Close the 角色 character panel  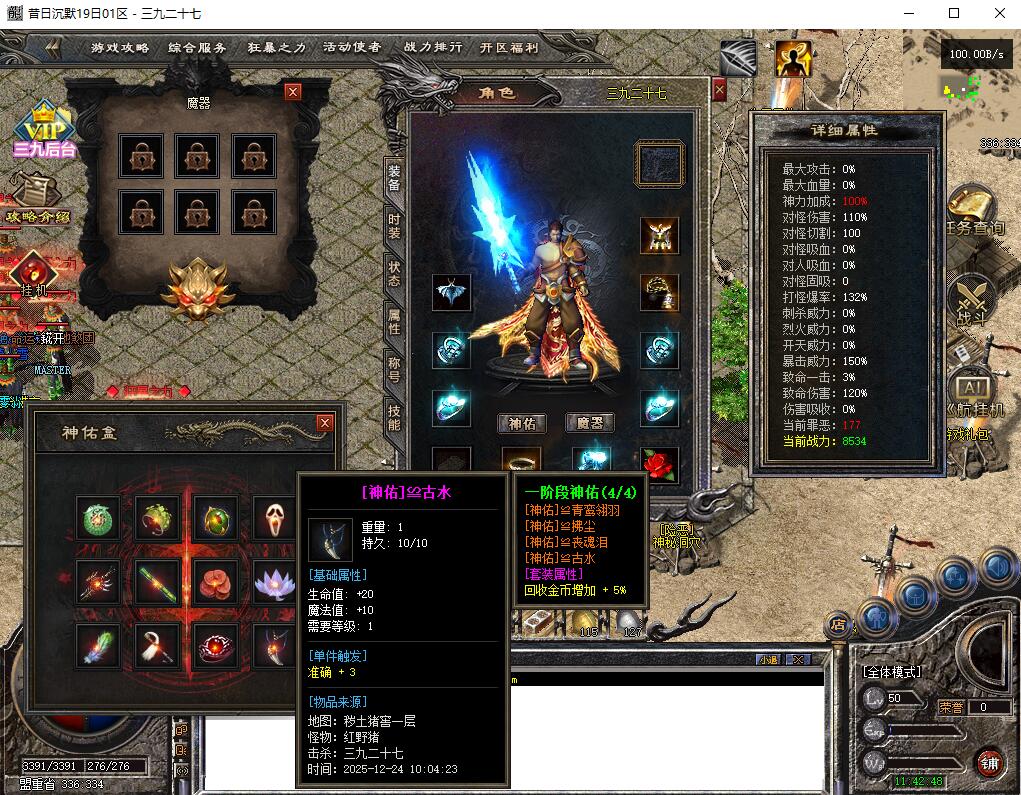[718, 90]
